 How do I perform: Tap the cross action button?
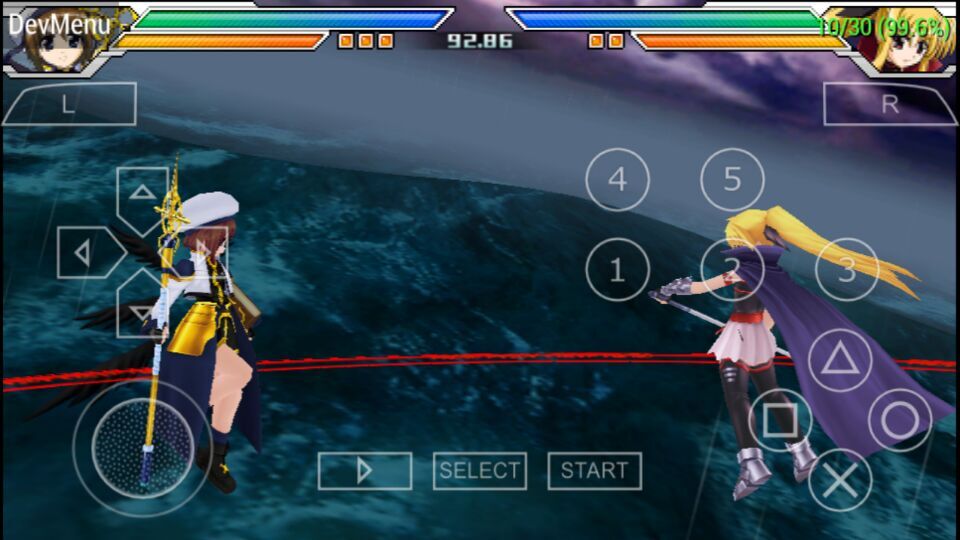pos(839,480)
